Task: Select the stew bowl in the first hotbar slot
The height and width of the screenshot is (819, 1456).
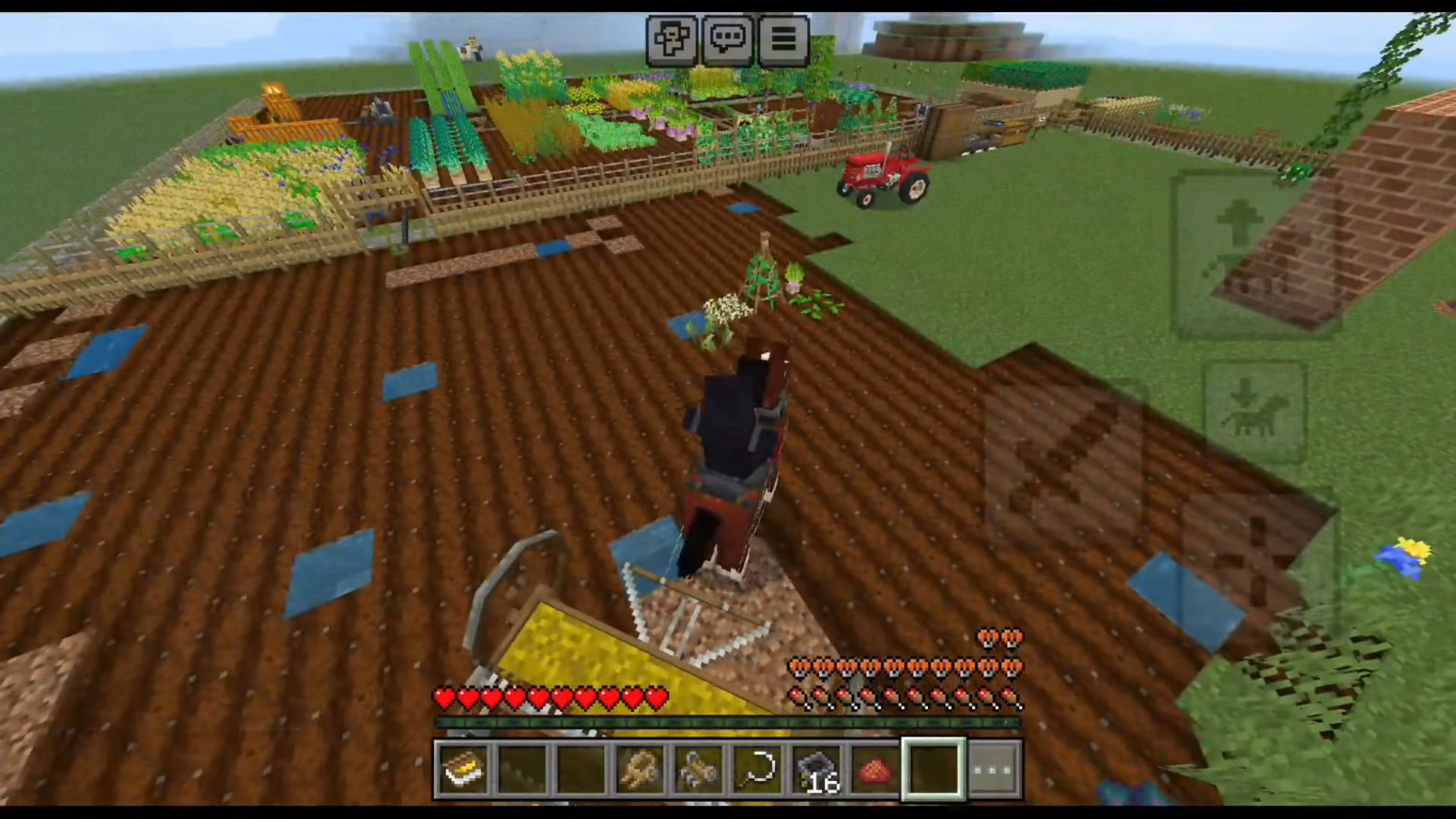Action: 464,769
